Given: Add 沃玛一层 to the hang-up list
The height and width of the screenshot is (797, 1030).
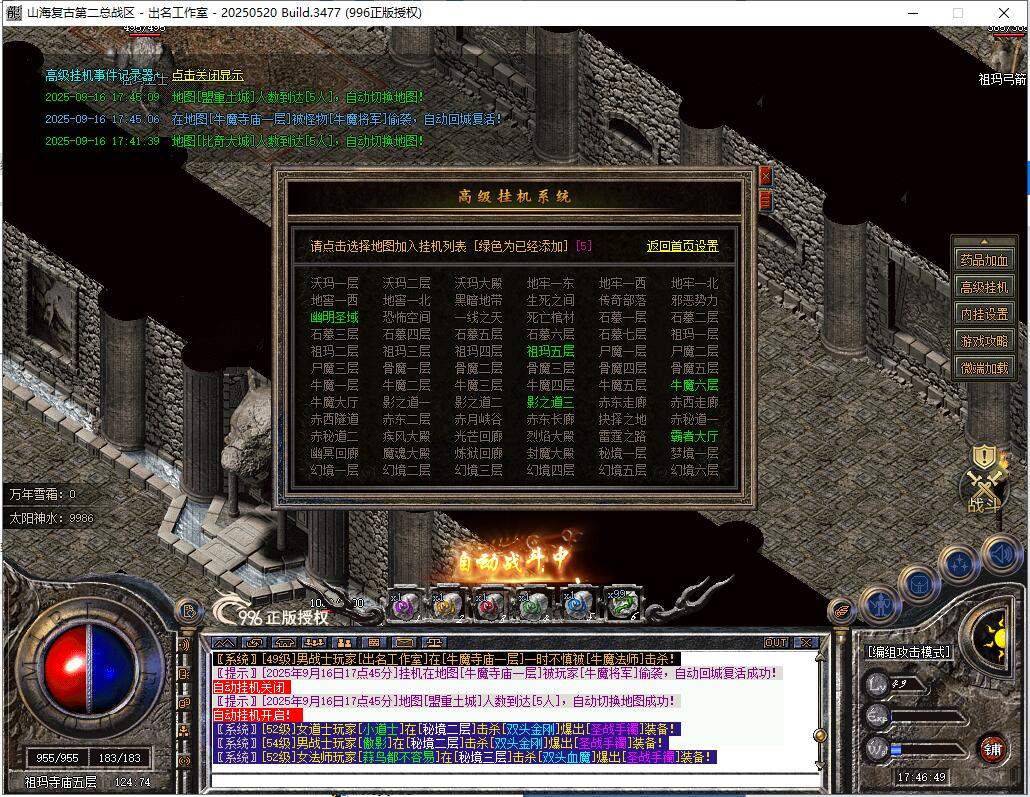Looking at the screenshot, I should (x=334, y=283).
